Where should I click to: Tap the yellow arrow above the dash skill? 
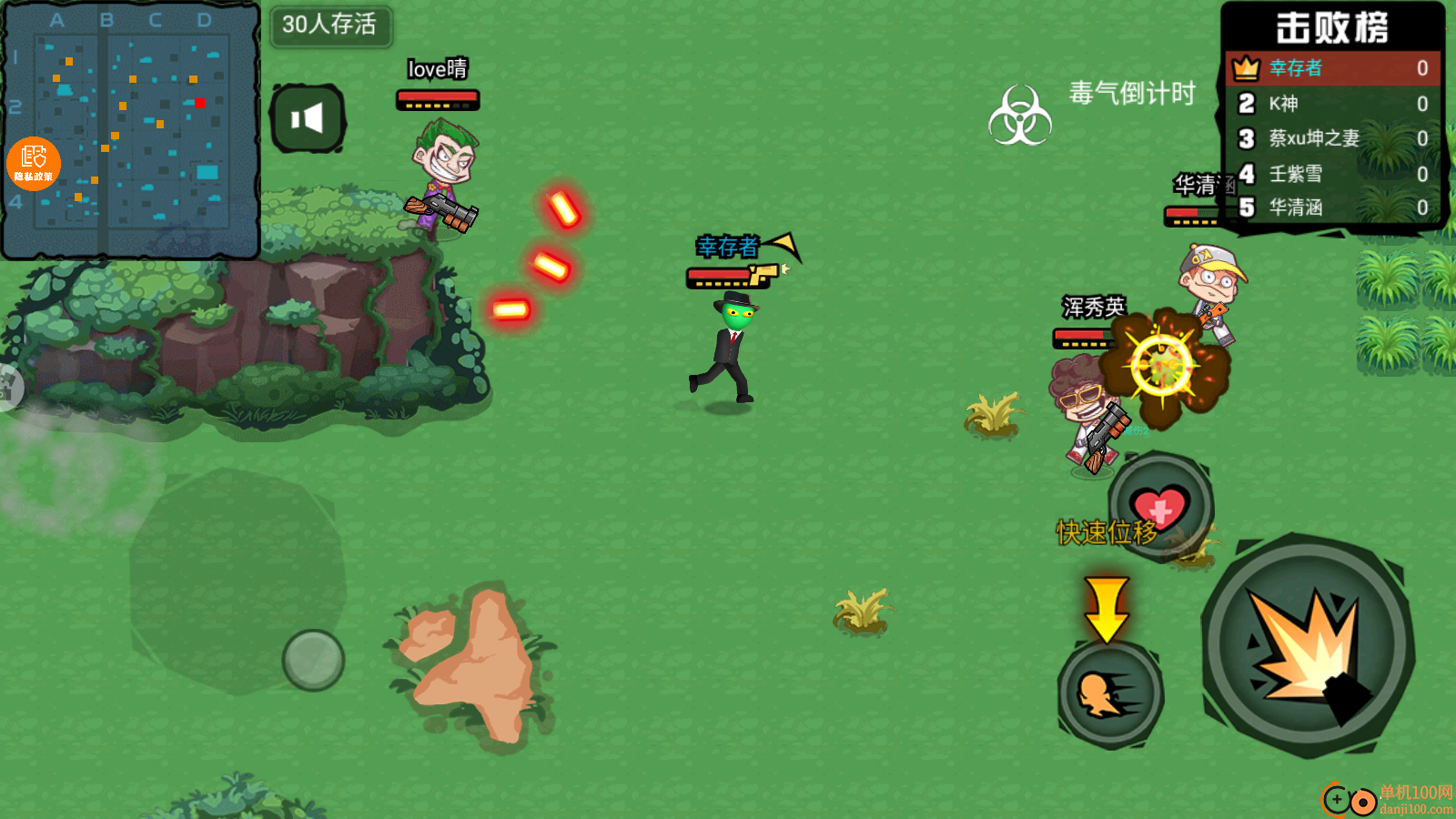point(1106,605)
